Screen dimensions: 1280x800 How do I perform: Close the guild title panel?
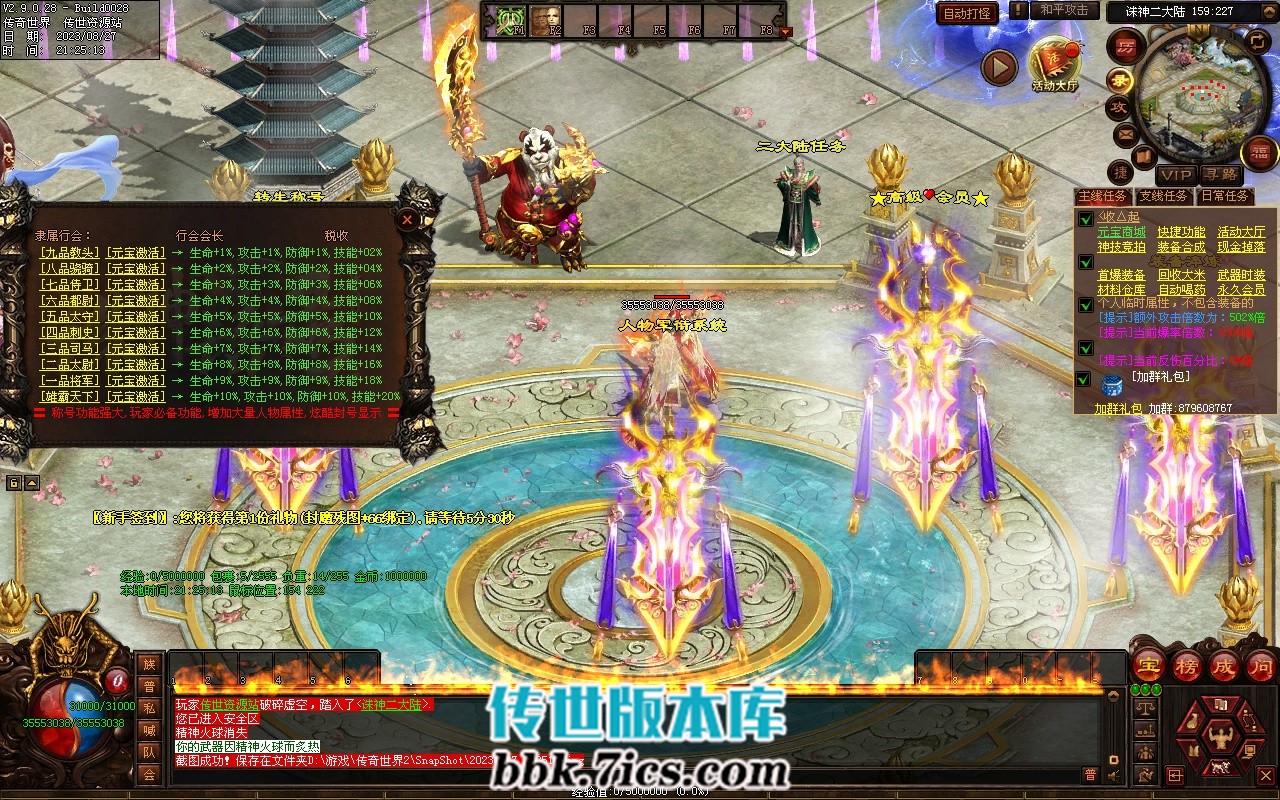407,218
